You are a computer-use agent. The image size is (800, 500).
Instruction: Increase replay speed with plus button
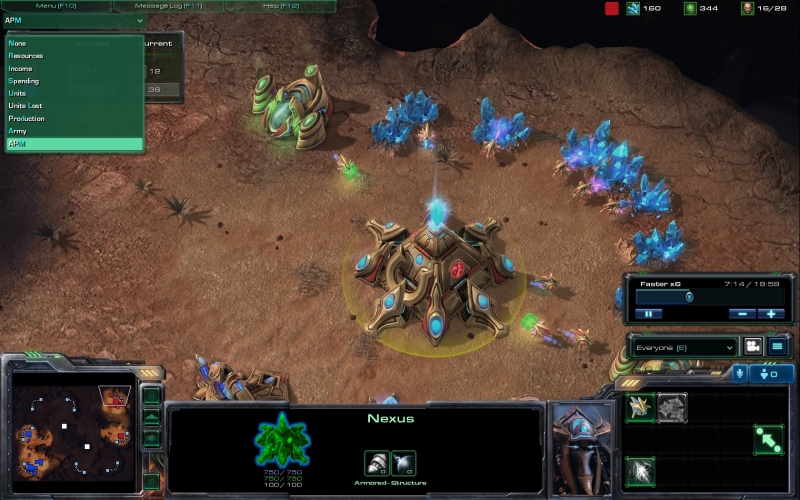(x=770, y=313)
